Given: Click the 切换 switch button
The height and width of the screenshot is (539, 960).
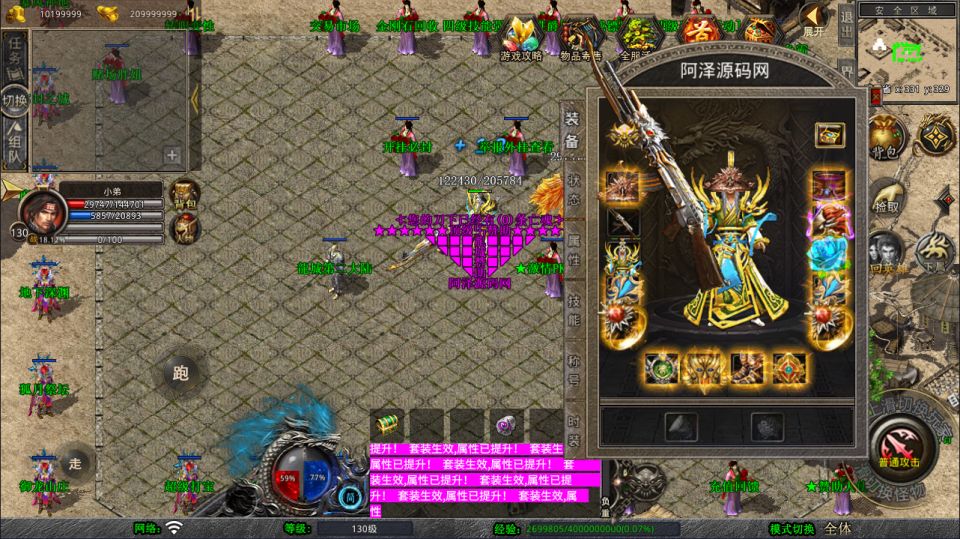Looking at the screenshot, I should click(14, 100).
